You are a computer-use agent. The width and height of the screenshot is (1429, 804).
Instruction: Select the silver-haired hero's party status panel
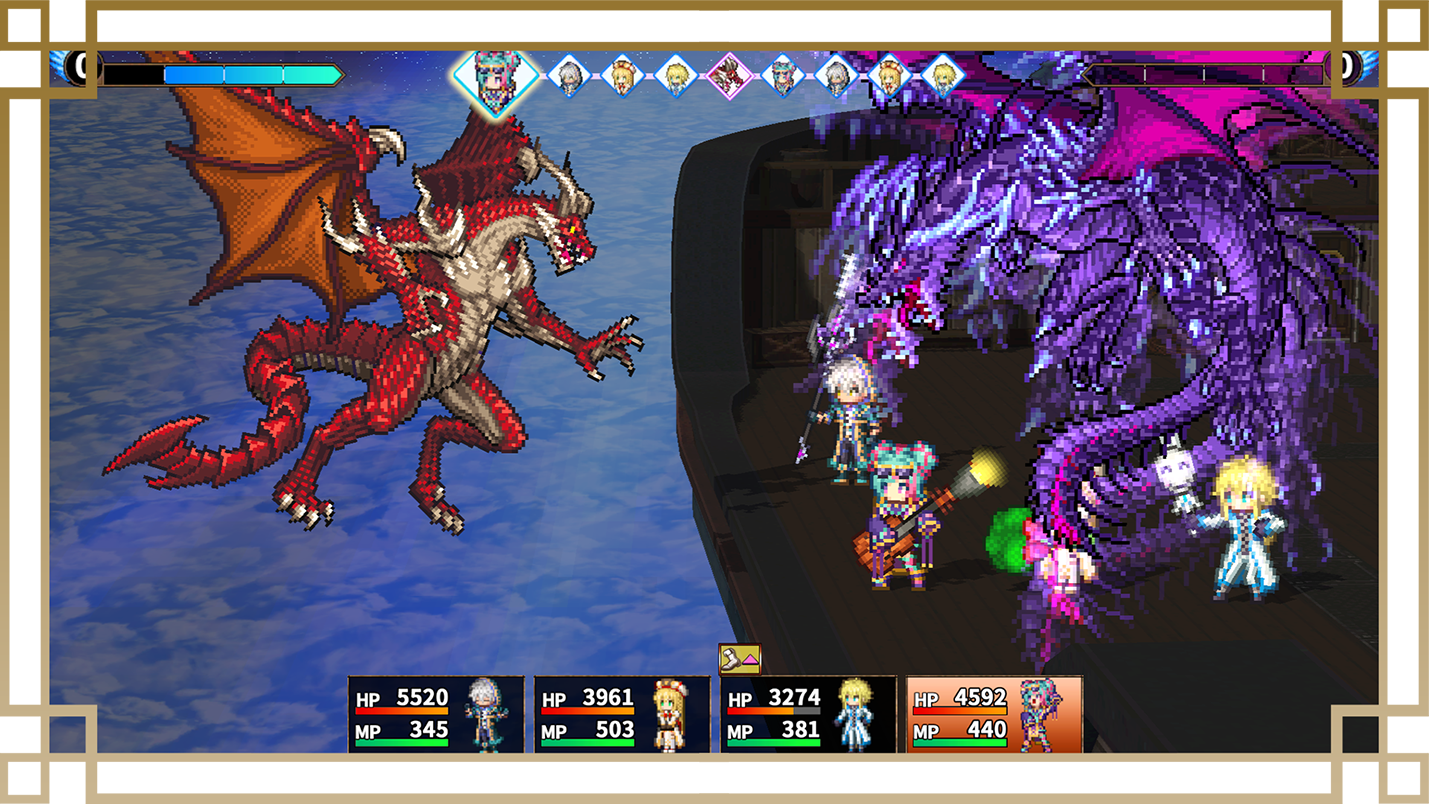(436, 714)
